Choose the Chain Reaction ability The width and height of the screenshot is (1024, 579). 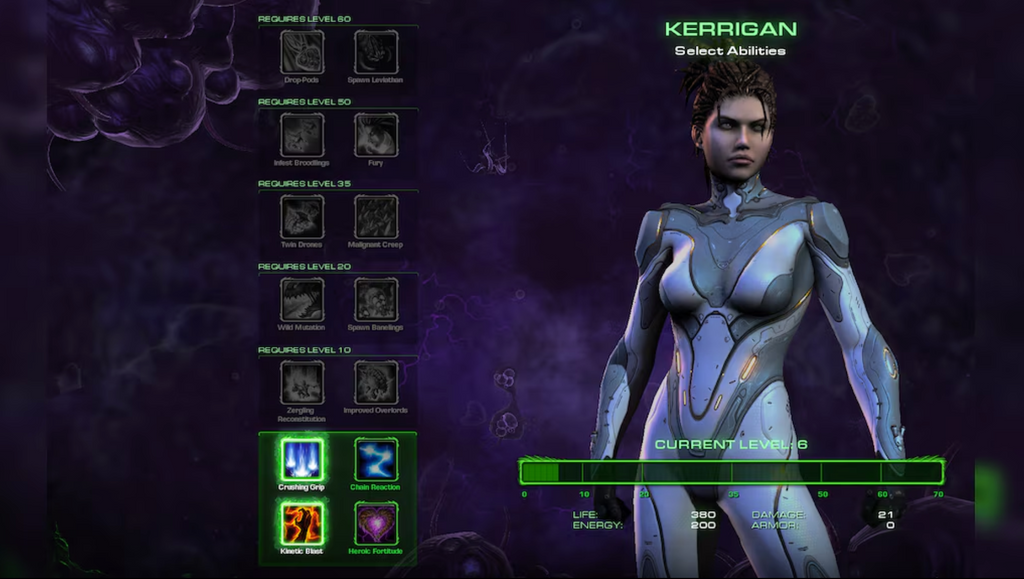(x=376, y=460)
